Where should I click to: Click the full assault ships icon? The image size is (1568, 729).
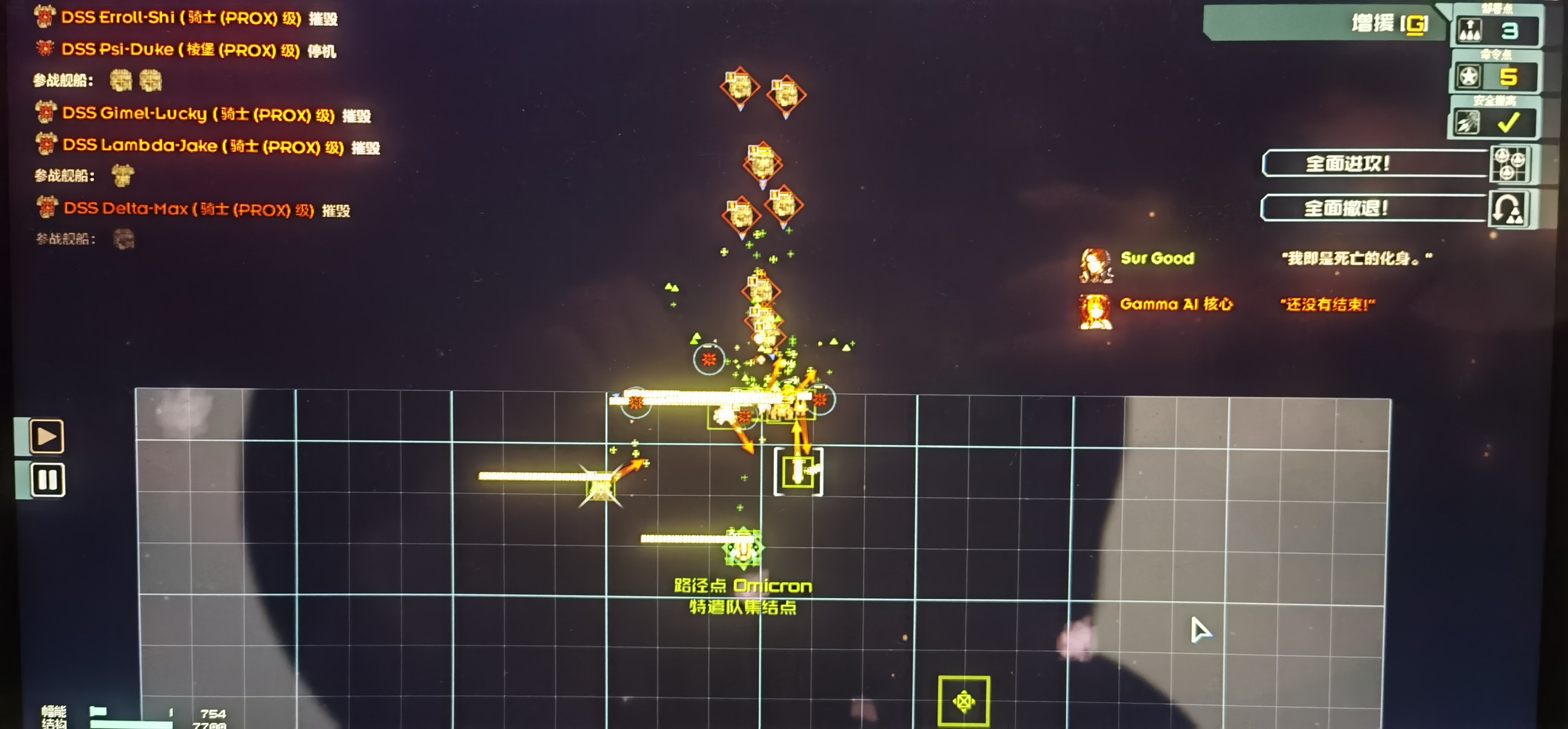(1509, 163)
